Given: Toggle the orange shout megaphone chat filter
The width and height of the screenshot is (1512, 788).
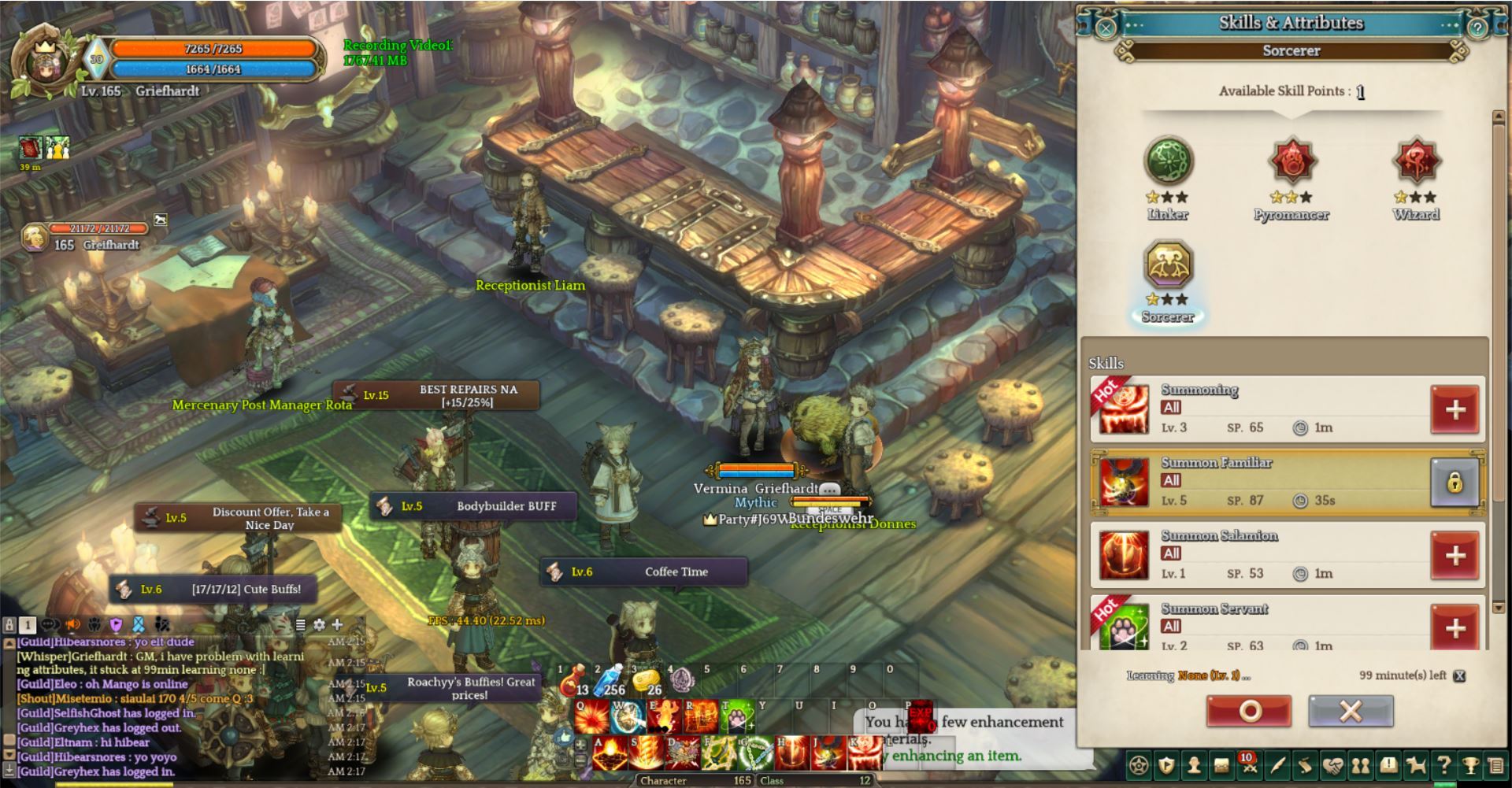Looking at the screenshot, I should click(72, 625).
